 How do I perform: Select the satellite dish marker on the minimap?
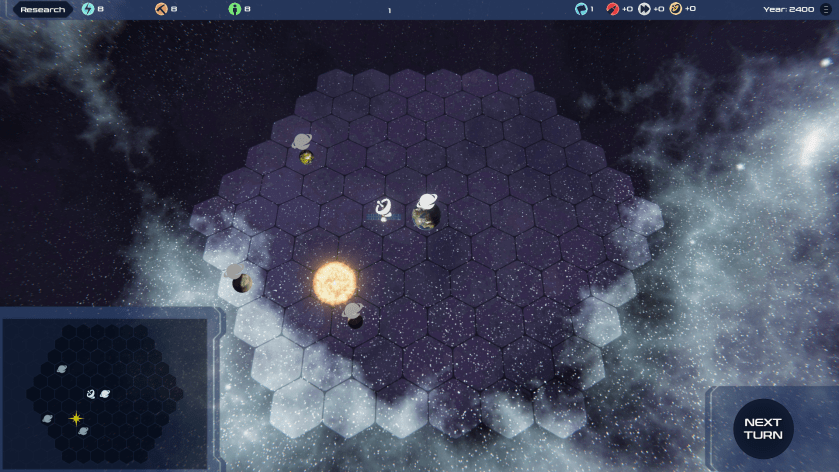91,394
